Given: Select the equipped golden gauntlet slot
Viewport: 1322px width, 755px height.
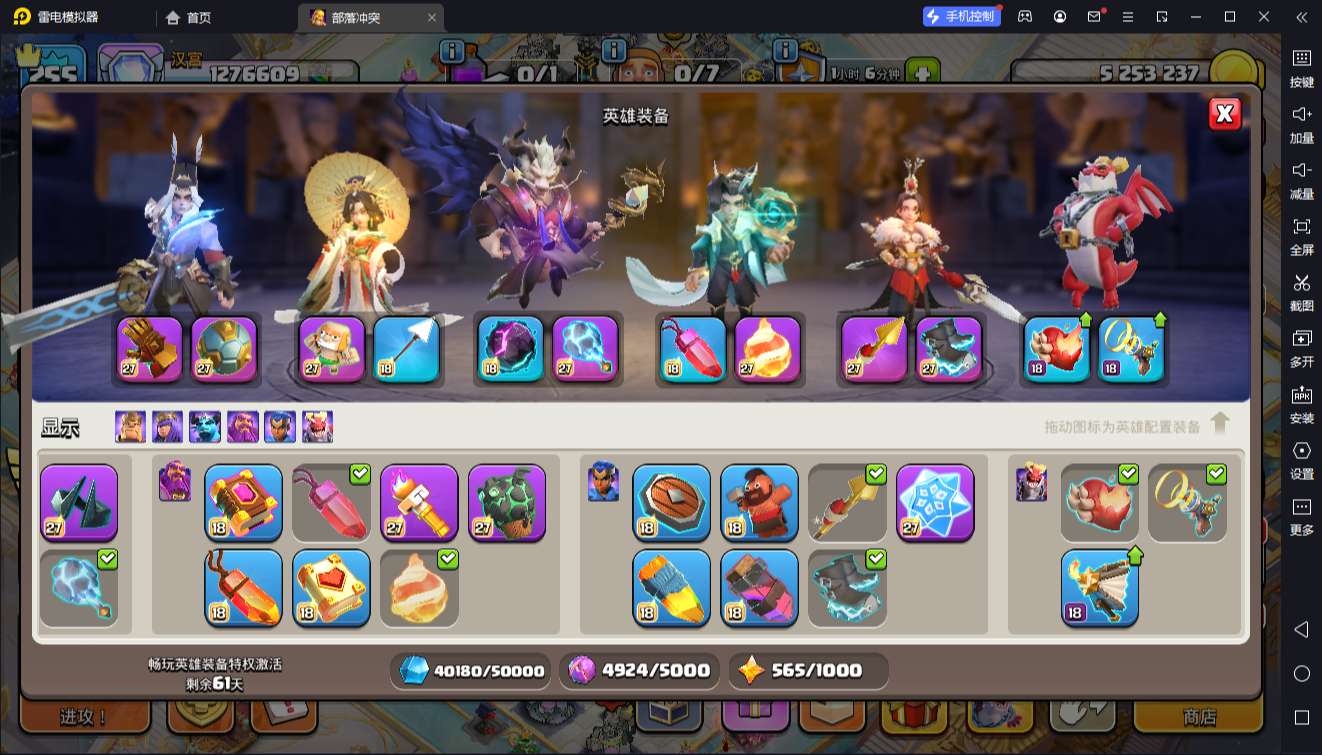Looking at the screenshot, I should pos(150,349).
